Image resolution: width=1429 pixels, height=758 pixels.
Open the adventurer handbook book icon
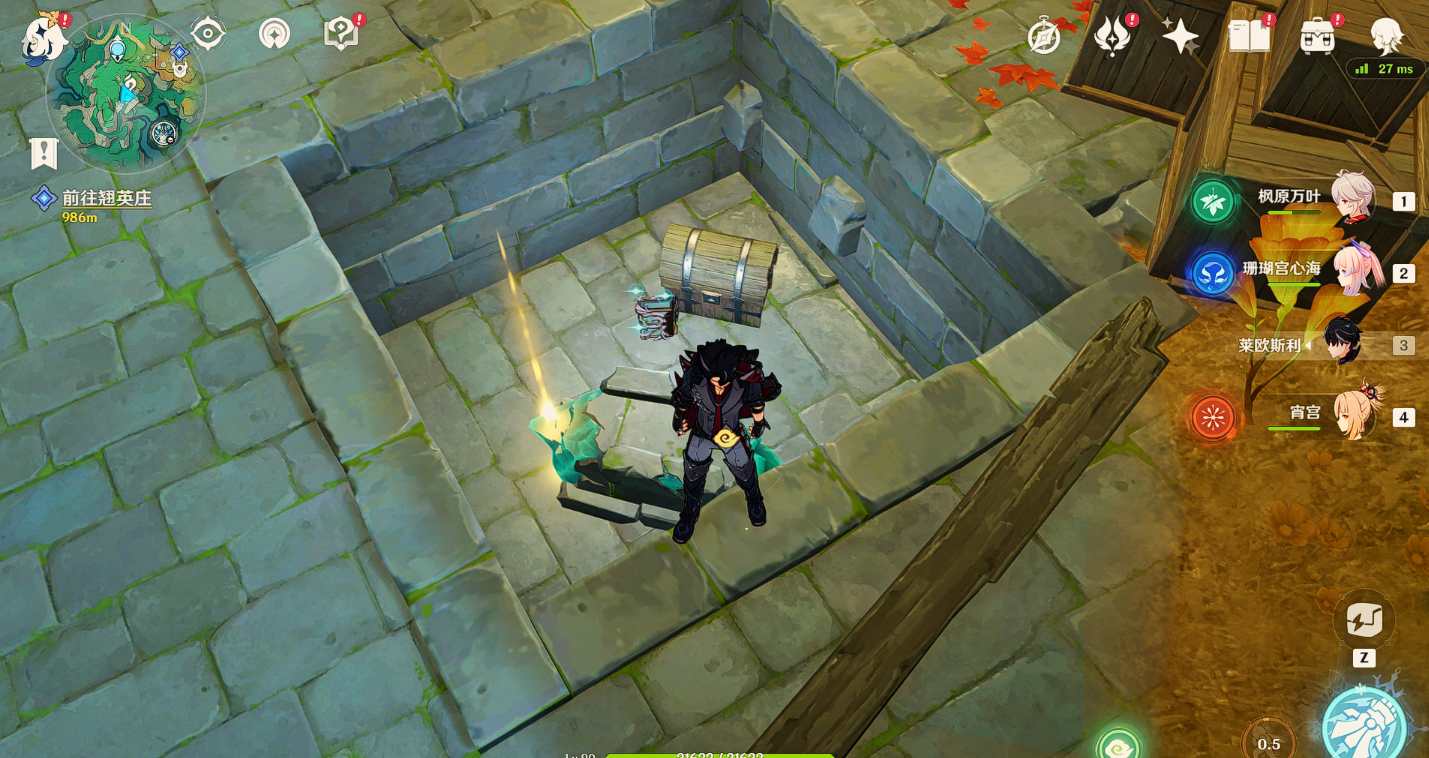click(x=1249, y=37)
